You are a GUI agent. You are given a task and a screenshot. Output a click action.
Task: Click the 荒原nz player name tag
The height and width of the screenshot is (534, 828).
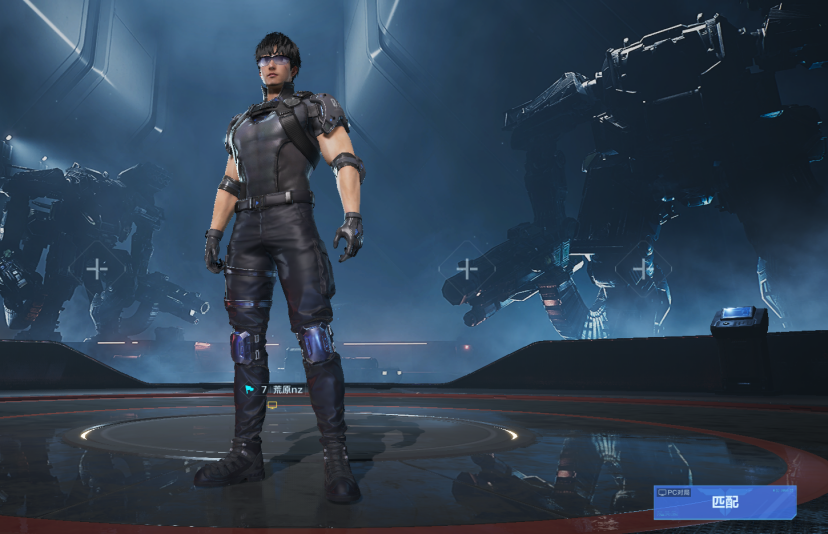pos(287,389)
